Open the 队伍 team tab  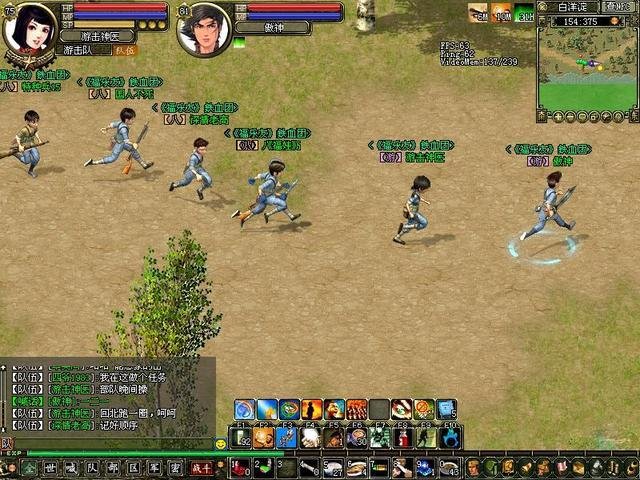tap(124, 49)
